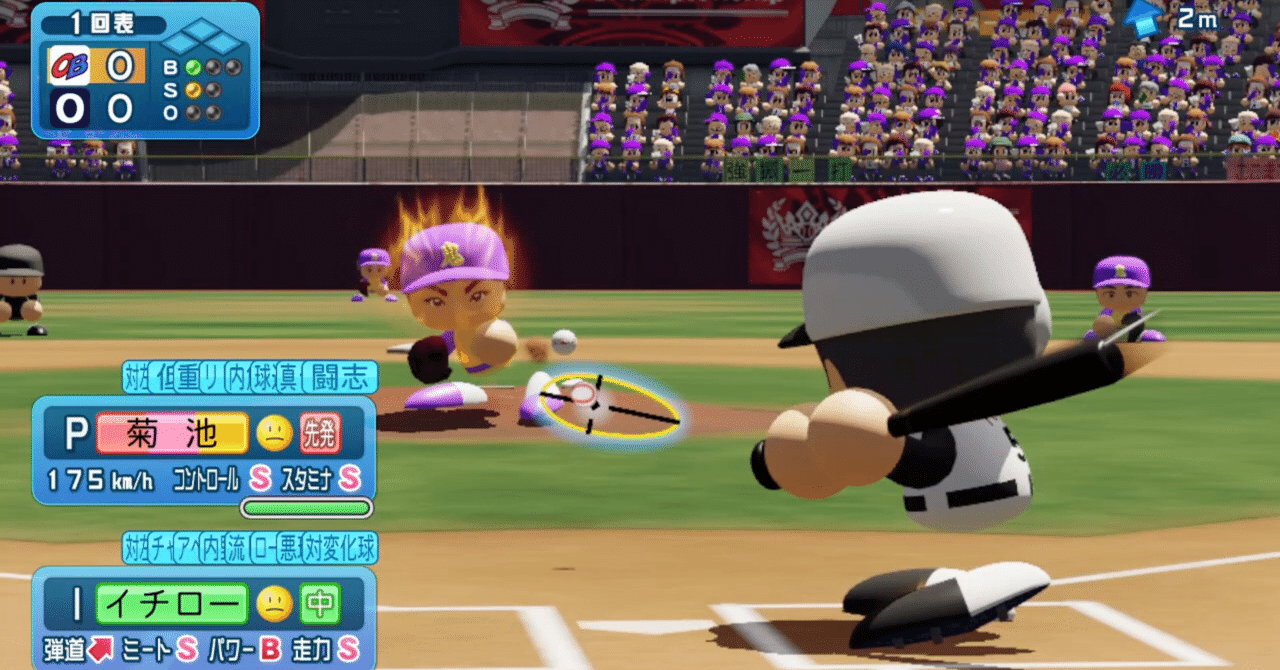Click the base runner diamond indicator
Image resolution: width=1280 pixels, height=670 pixels.
pyautogui.click(x=203, y=41)
